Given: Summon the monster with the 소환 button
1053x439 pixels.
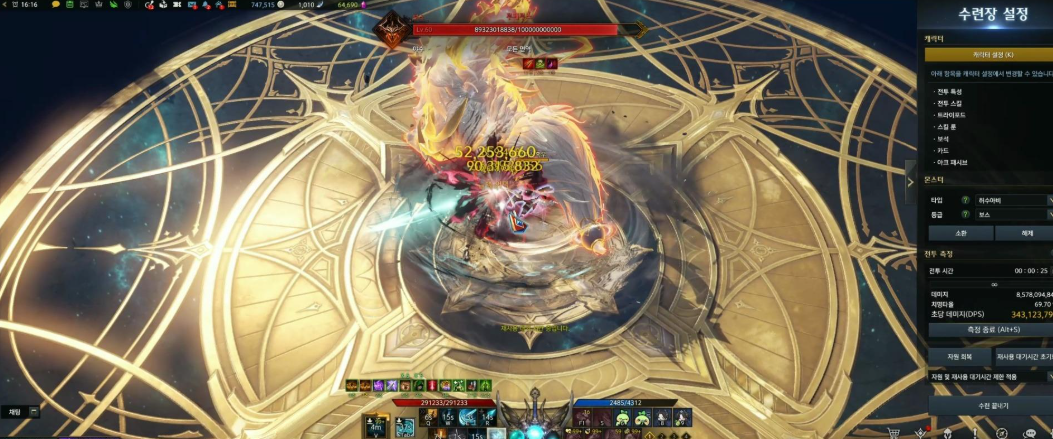Looking at the screenshot, I should [960, 233].
